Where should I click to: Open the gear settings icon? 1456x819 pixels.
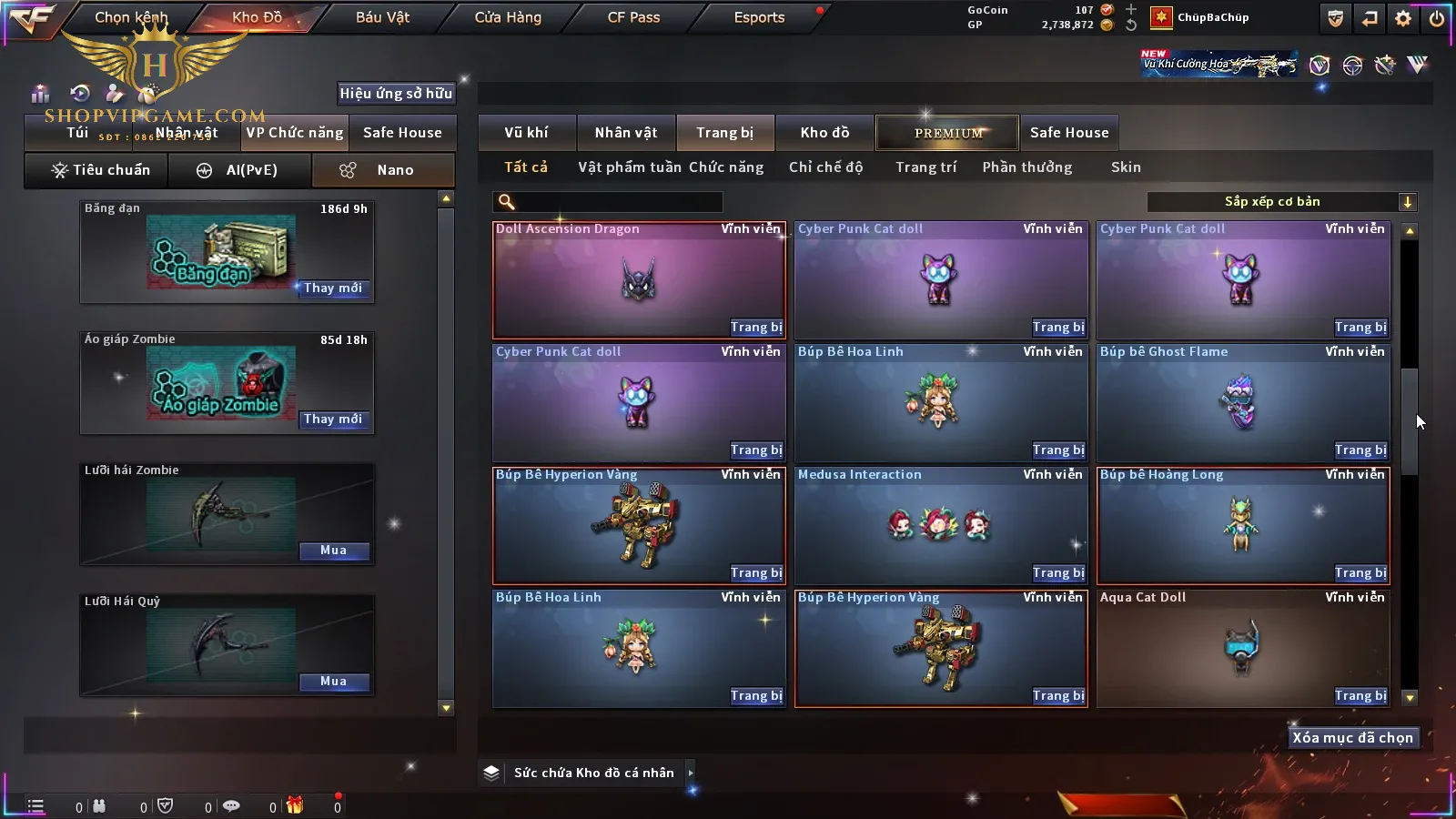click(x=1403, y=18)
